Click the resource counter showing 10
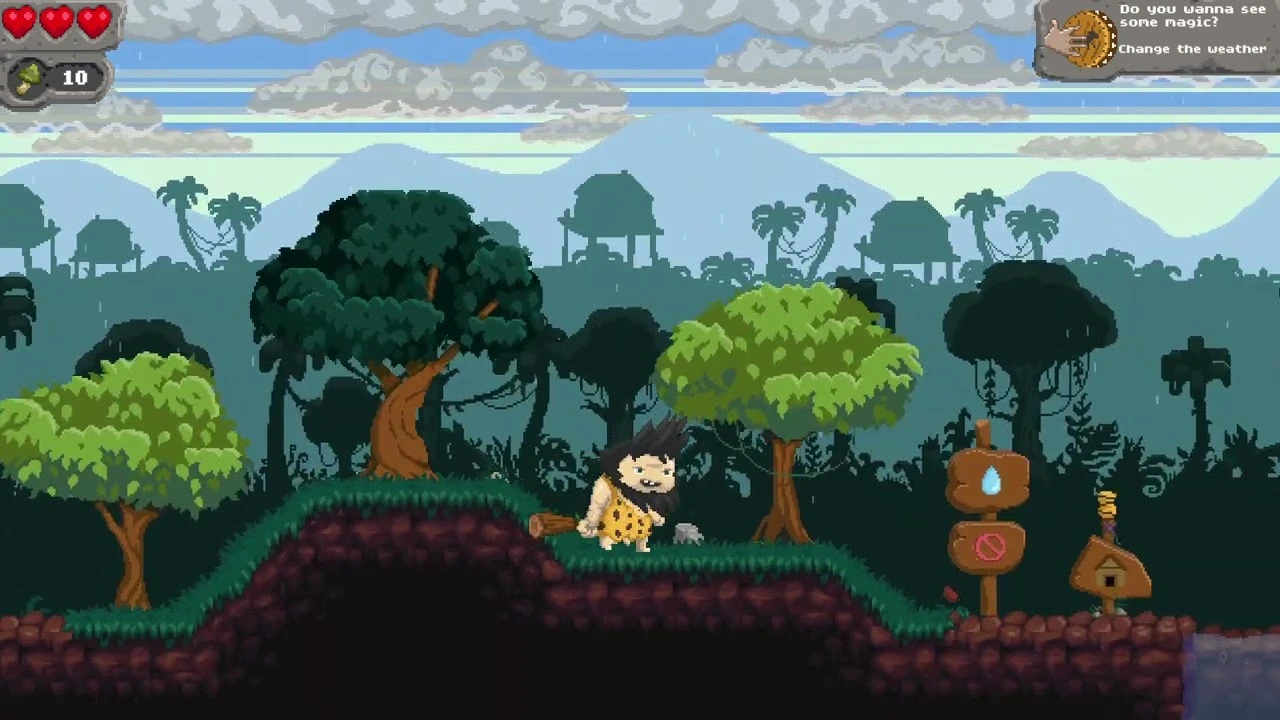This screenshot has width=1280, height=720. pyautogui.click(x=74, y=78)
